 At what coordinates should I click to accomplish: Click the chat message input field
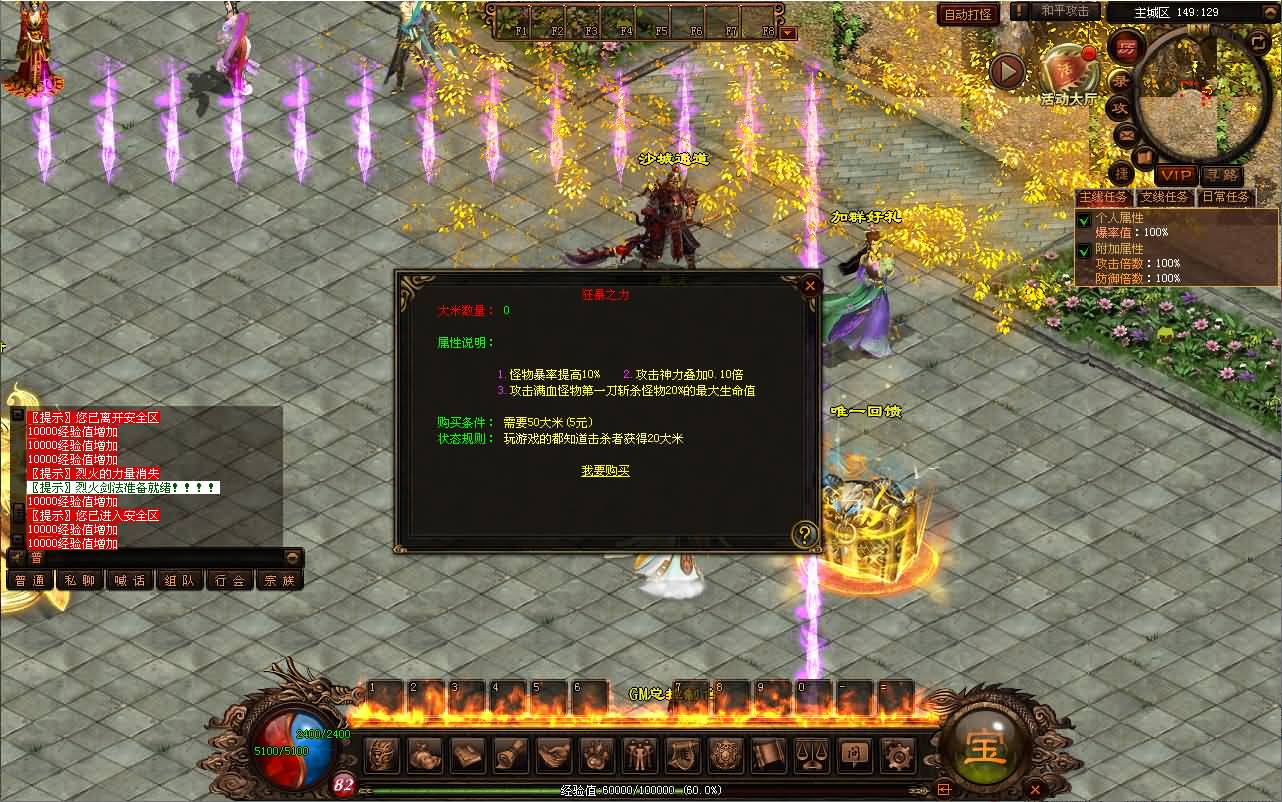pyautogui.click(x=150, y=556)
